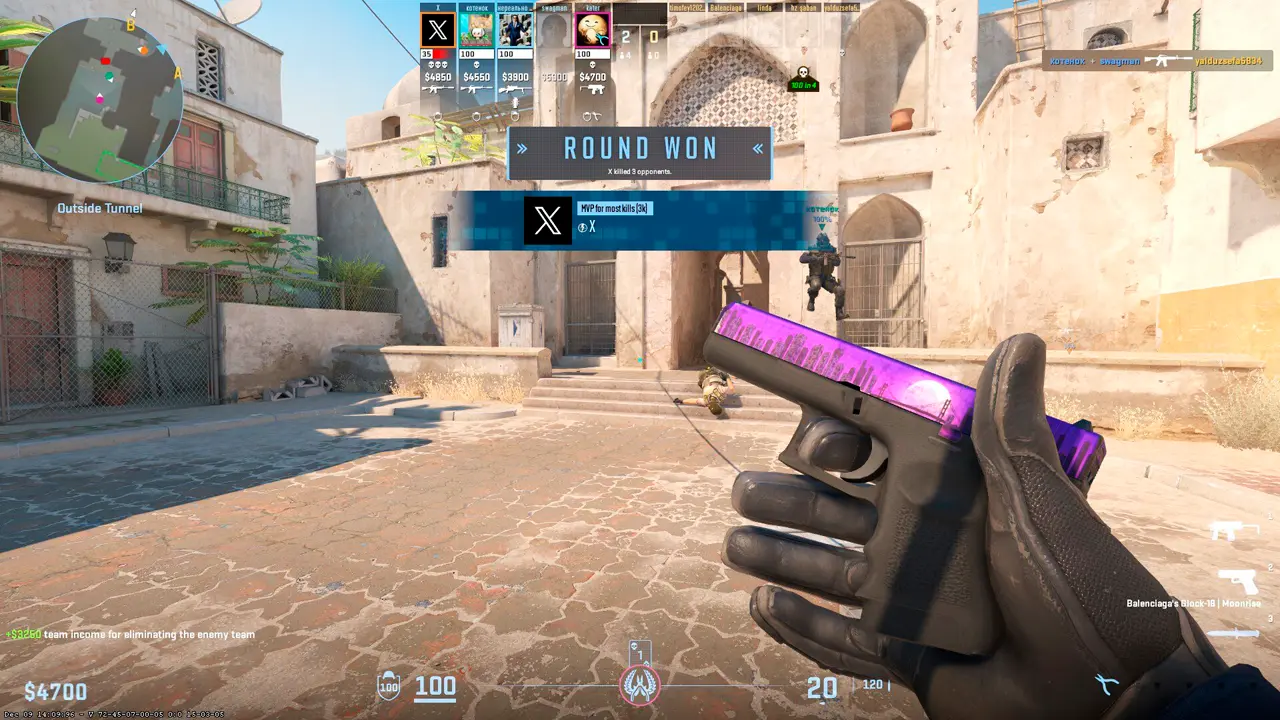Select swagman's greyed-out dead player avatar
Screen dimensions: 1280x720
554,30
